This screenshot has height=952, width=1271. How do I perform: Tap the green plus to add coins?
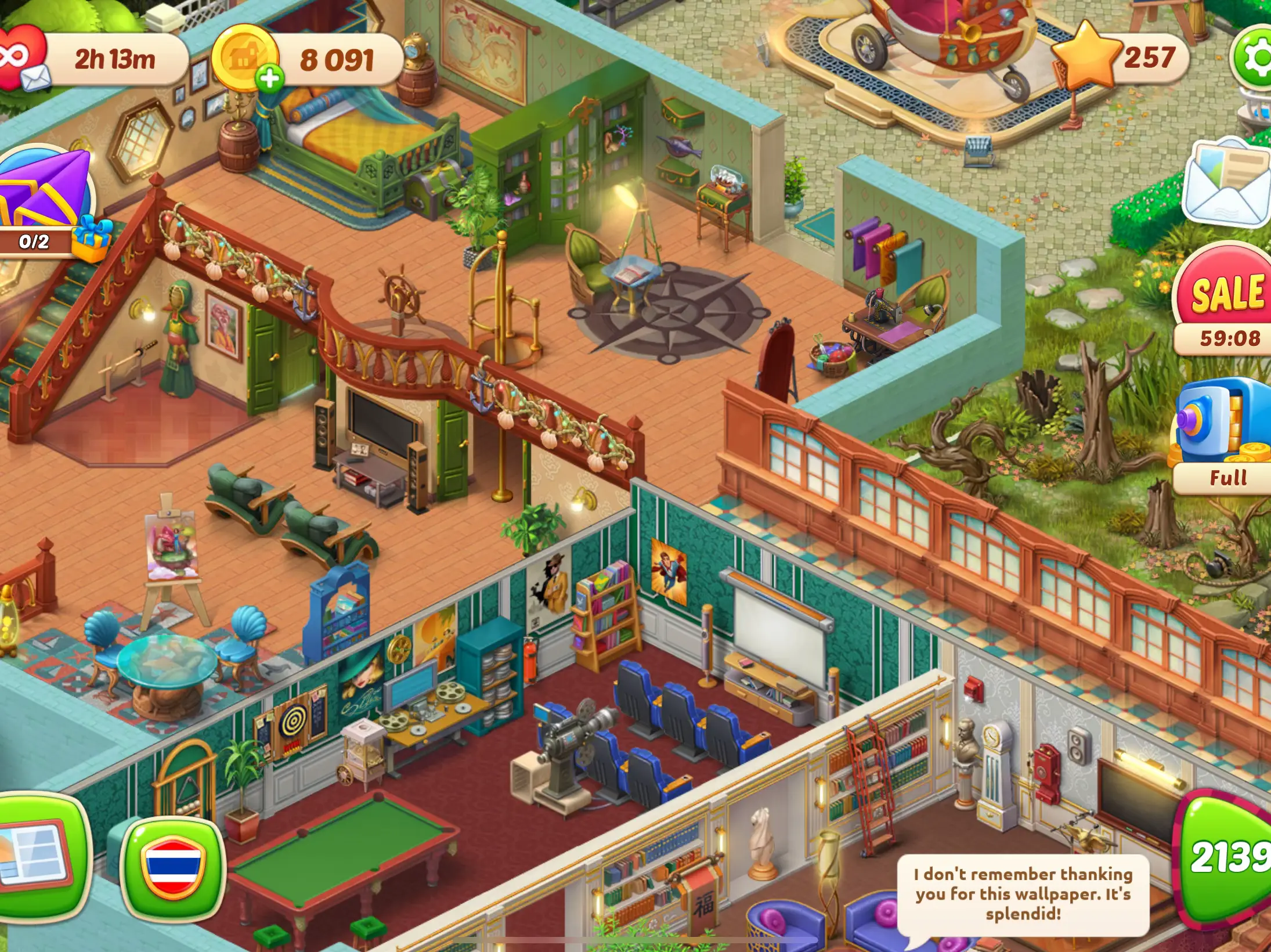pos(270,78)
